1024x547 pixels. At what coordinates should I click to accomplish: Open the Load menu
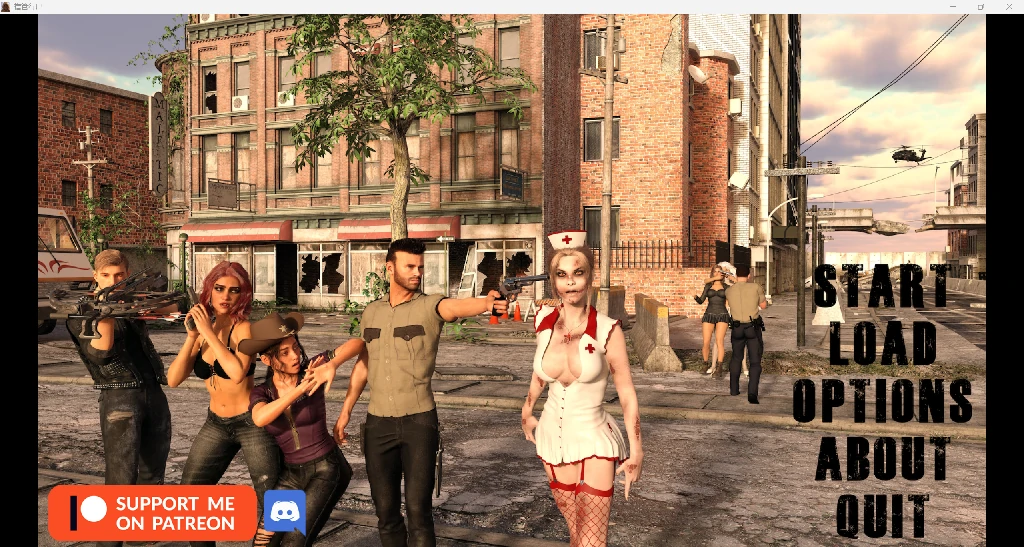click(x=882, y=343)
